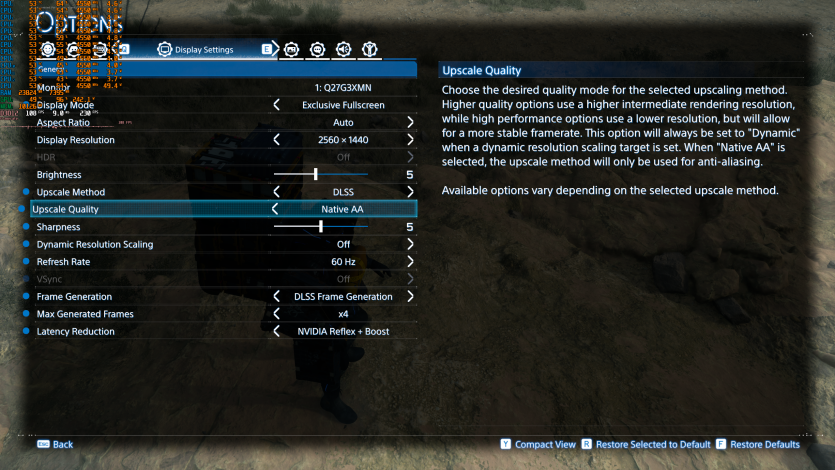Click left arrow for Max Generated Frames
835x470 pixels.
coord(277,314)
